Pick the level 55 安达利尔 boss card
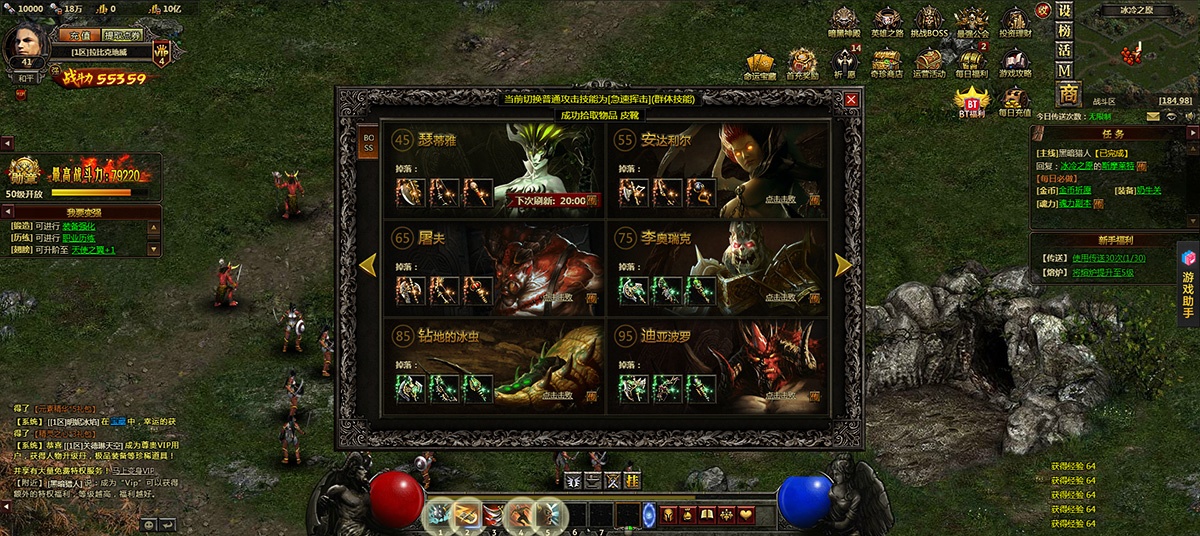This screenshot has height=536, width=1200. 718,168
